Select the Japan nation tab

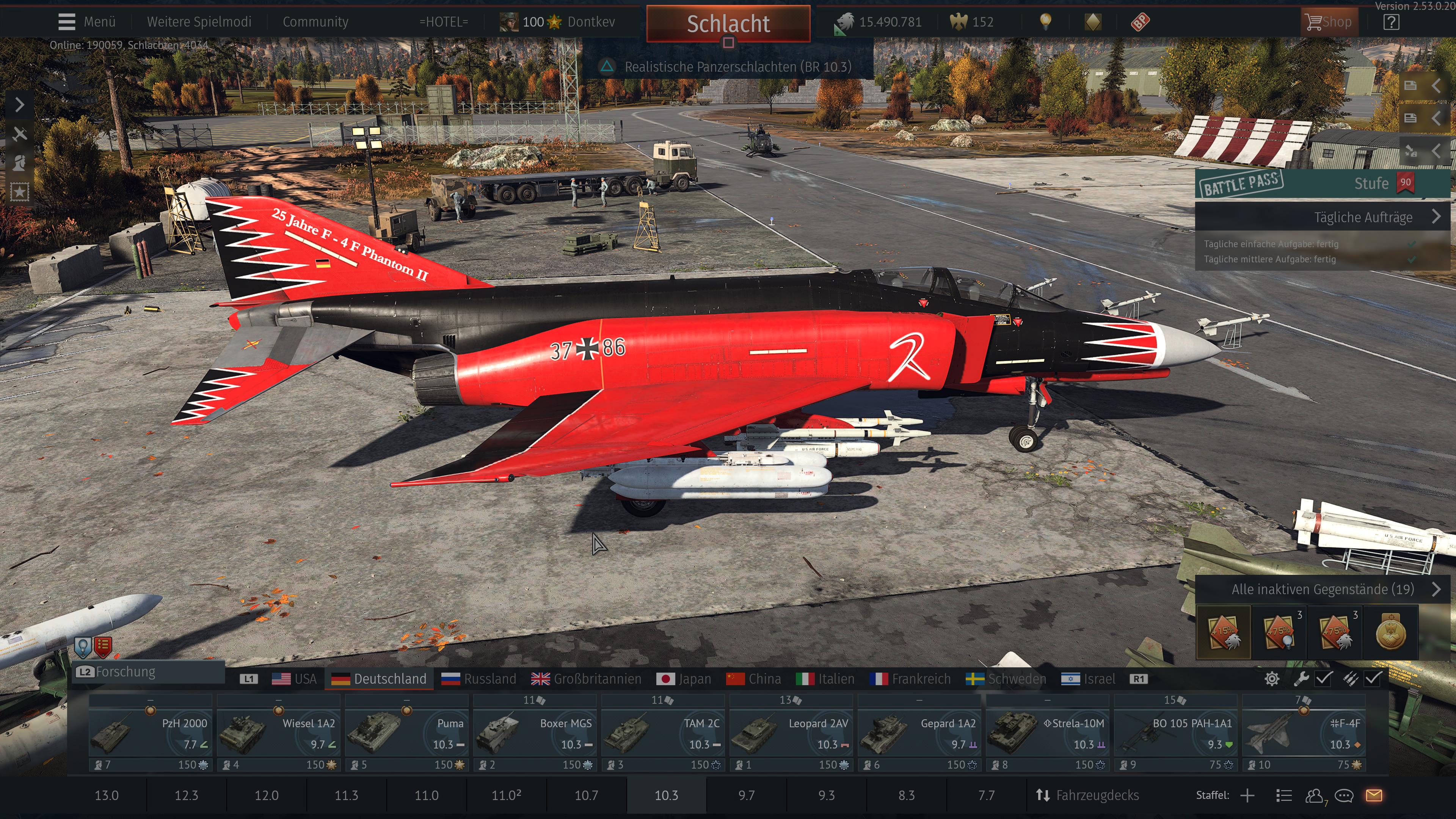pyautogui.click(x=684, y=679)
